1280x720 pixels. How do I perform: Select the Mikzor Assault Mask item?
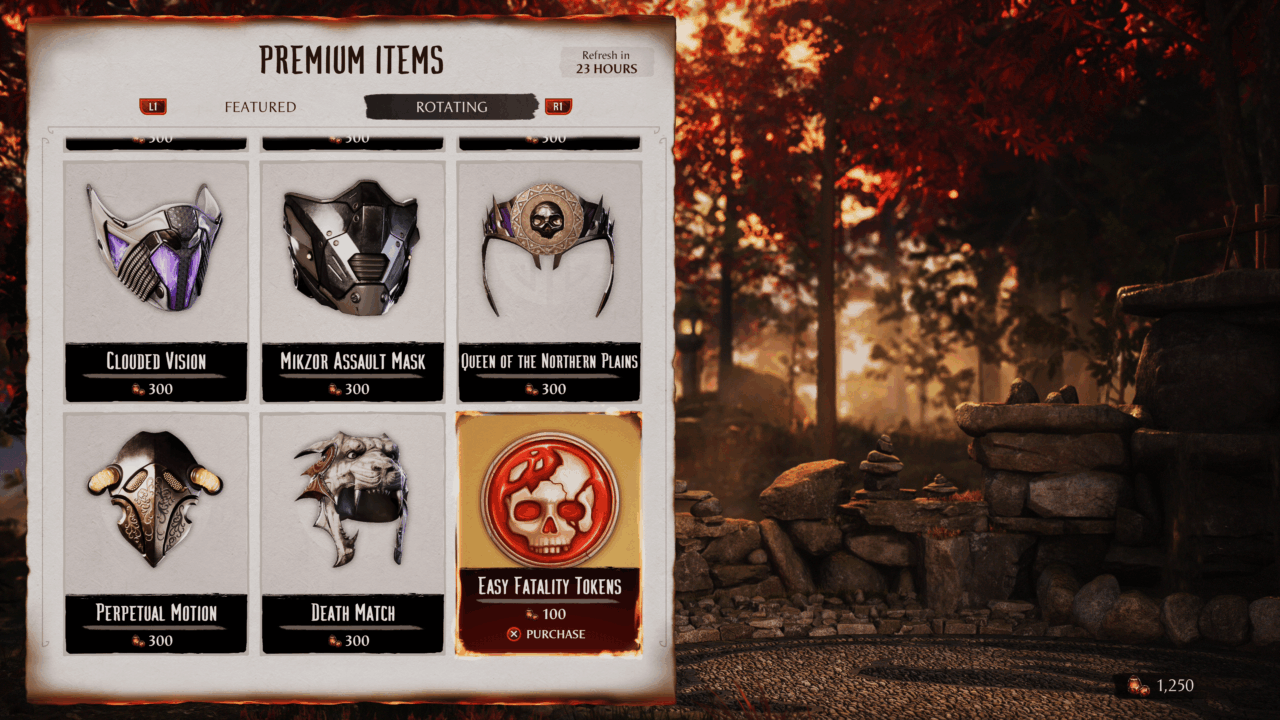tap(353, 281)
